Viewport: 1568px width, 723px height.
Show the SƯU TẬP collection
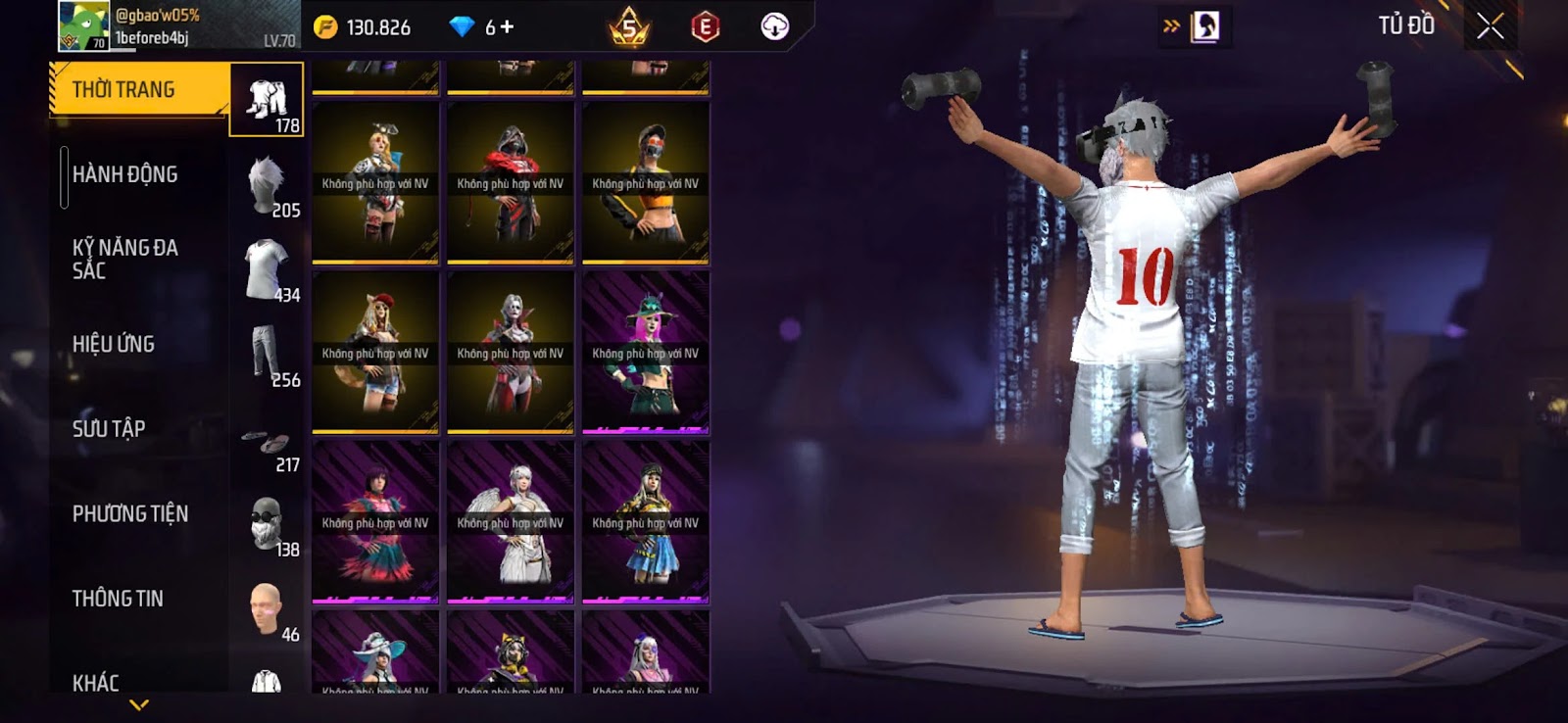coord(109,429)
